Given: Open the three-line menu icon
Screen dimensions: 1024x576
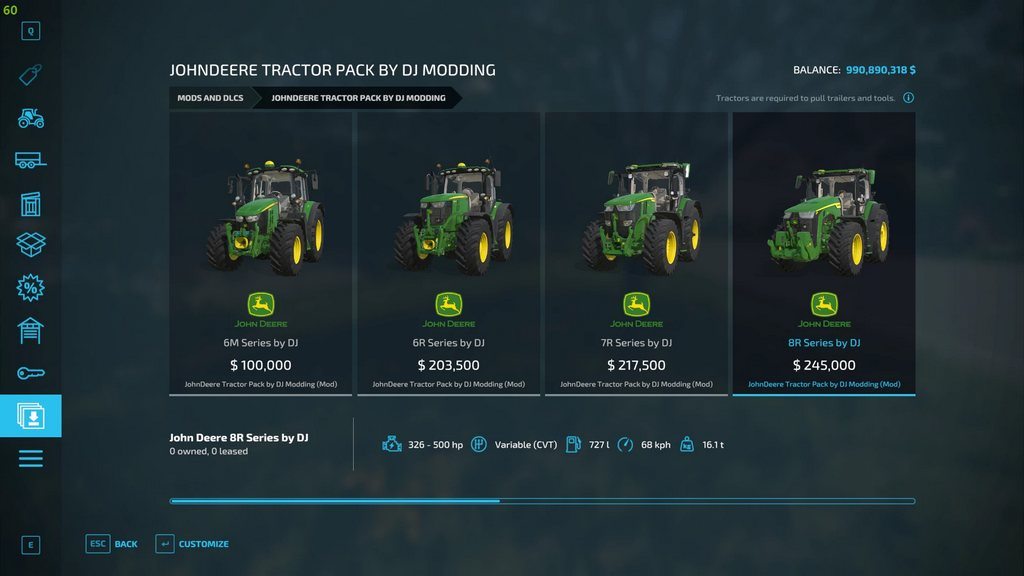Looking at the screenshot, I should tap(31, 458).
